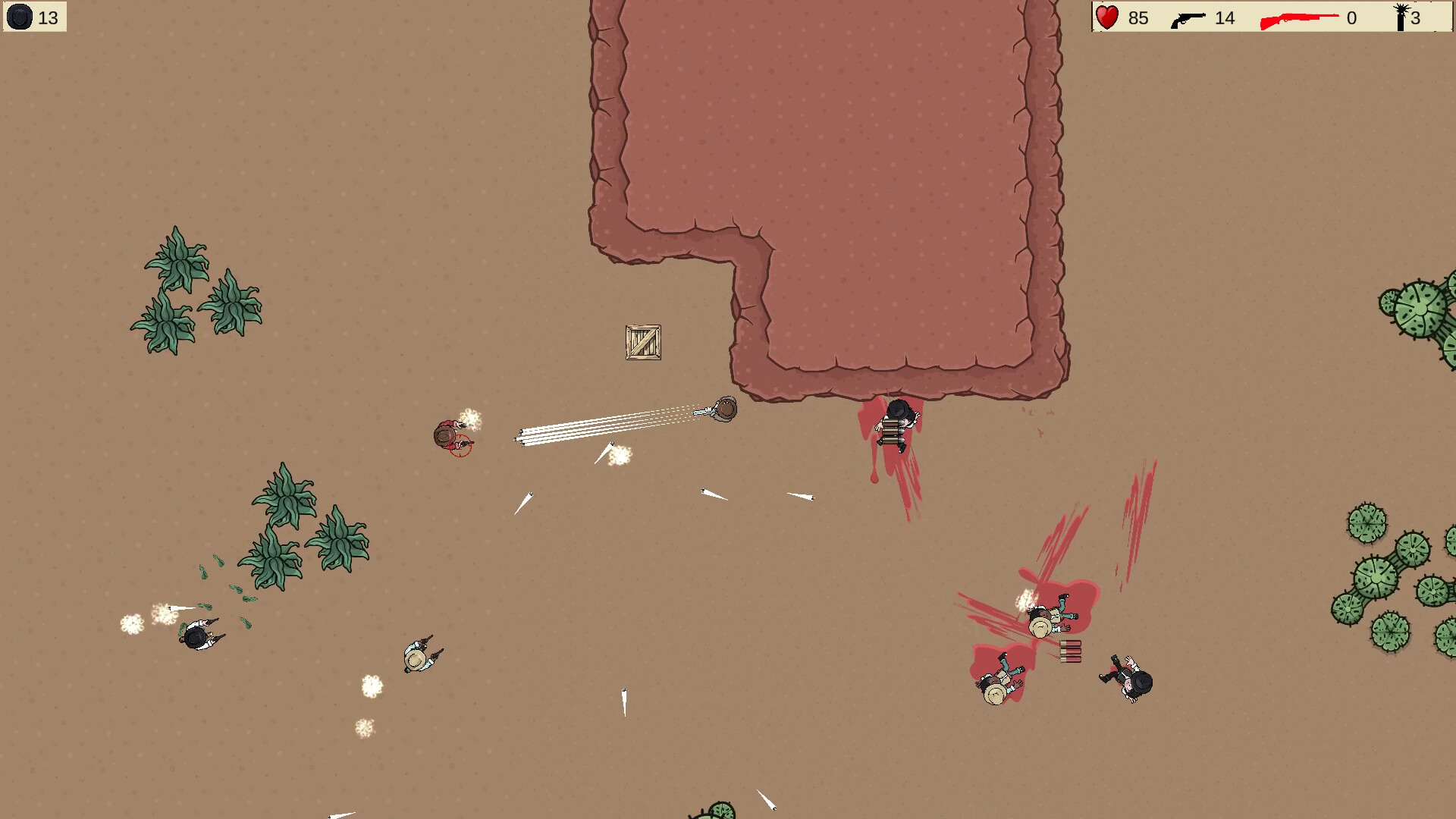
Task: Click the dynamite stick icon showing 3
Action: point(1399,17)
